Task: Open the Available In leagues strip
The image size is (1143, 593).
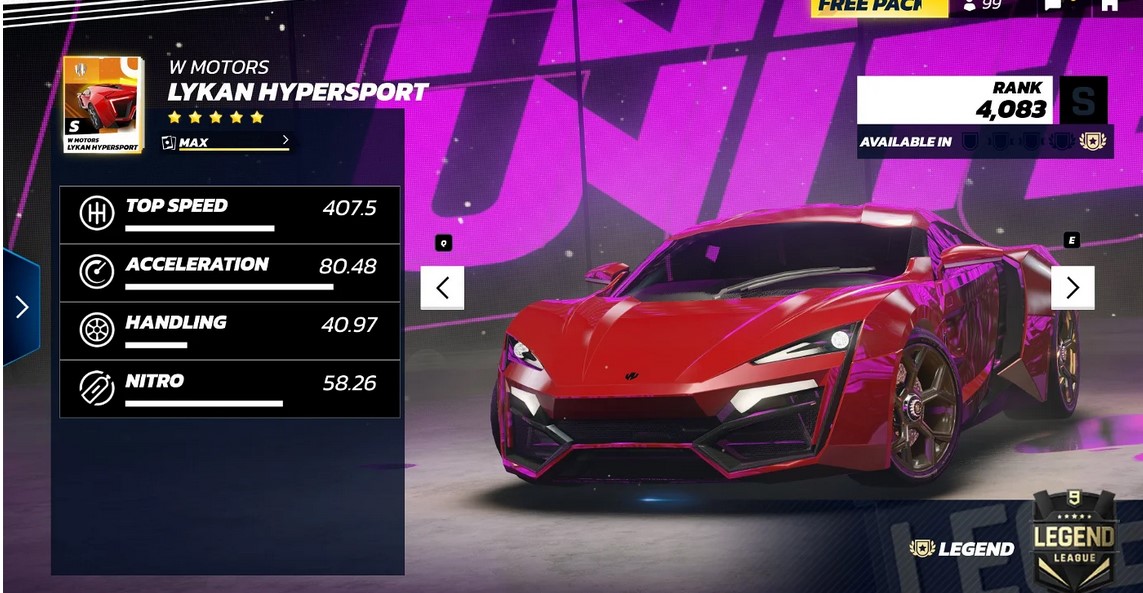Action: (x=983, y=142)
